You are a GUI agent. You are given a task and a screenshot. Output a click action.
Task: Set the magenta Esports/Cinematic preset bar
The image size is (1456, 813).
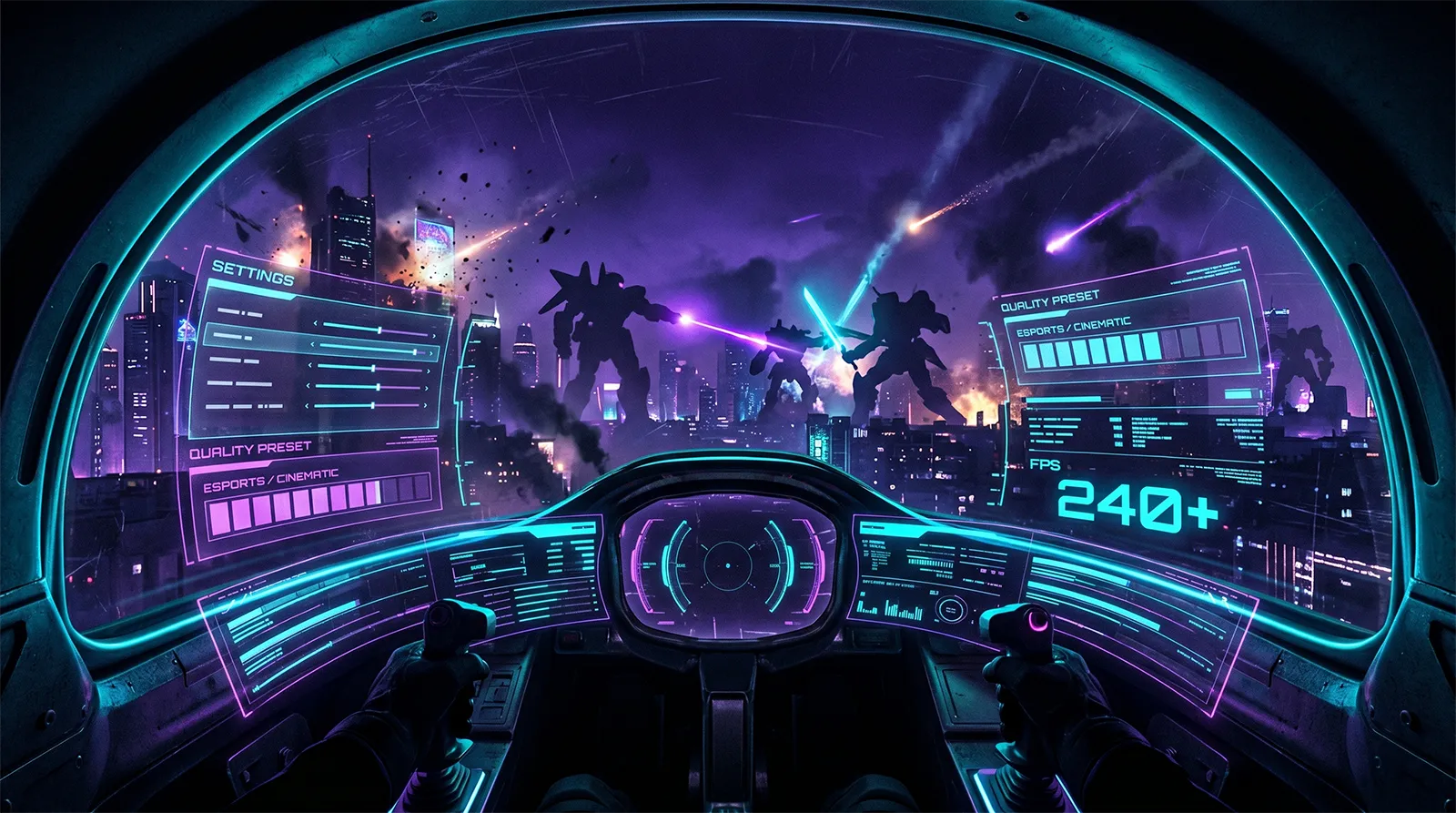tap(318, 506)
